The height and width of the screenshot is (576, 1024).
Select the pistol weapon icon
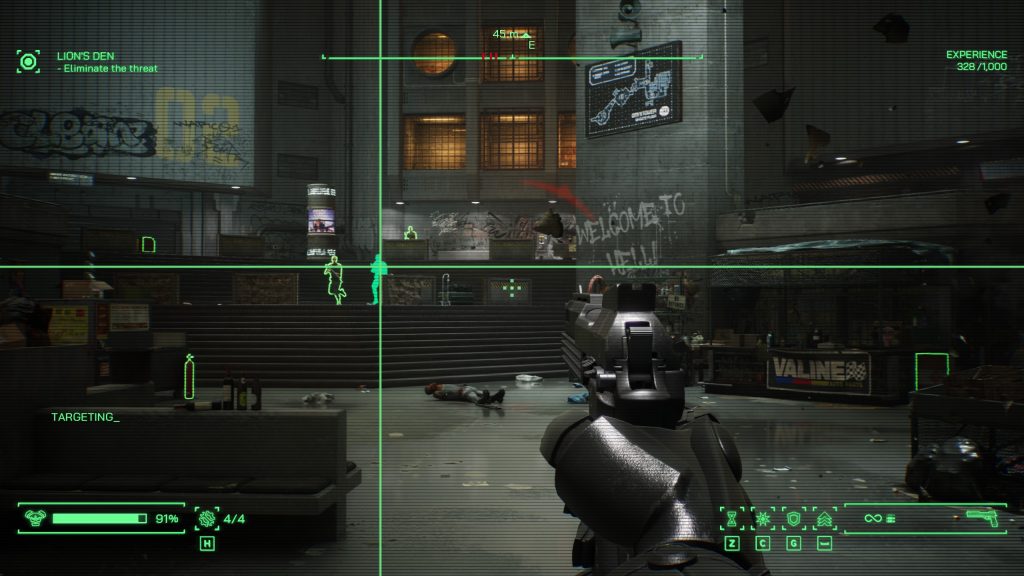point(982,517)
